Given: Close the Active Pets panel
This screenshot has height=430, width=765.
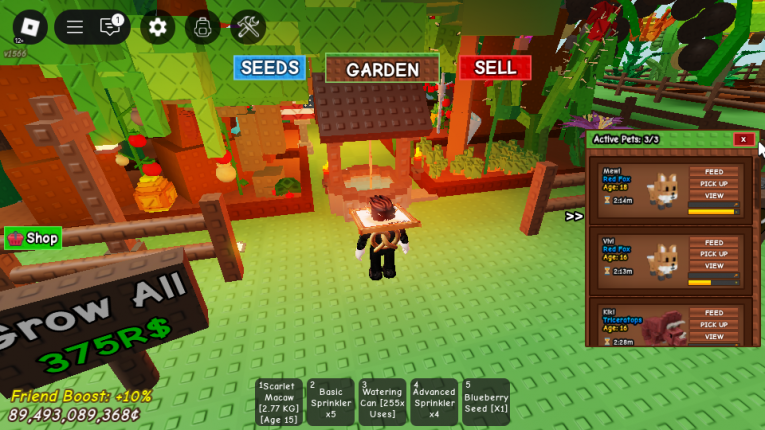Looking at the screenshot, I should [742, 139].
